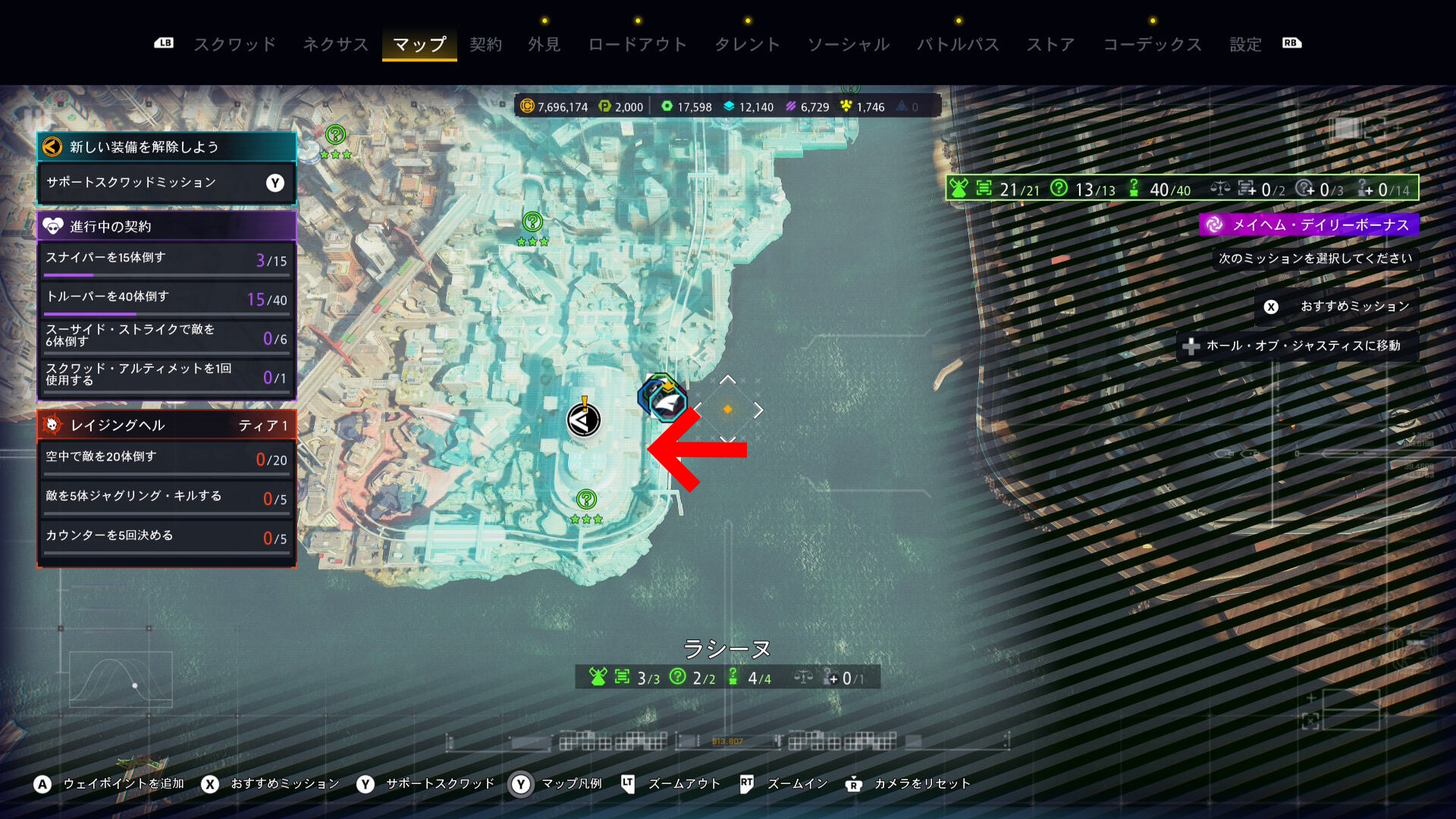This screenshot has height=819, width=1456.
Task: Show the バトルパス tab
Action: 958,45
